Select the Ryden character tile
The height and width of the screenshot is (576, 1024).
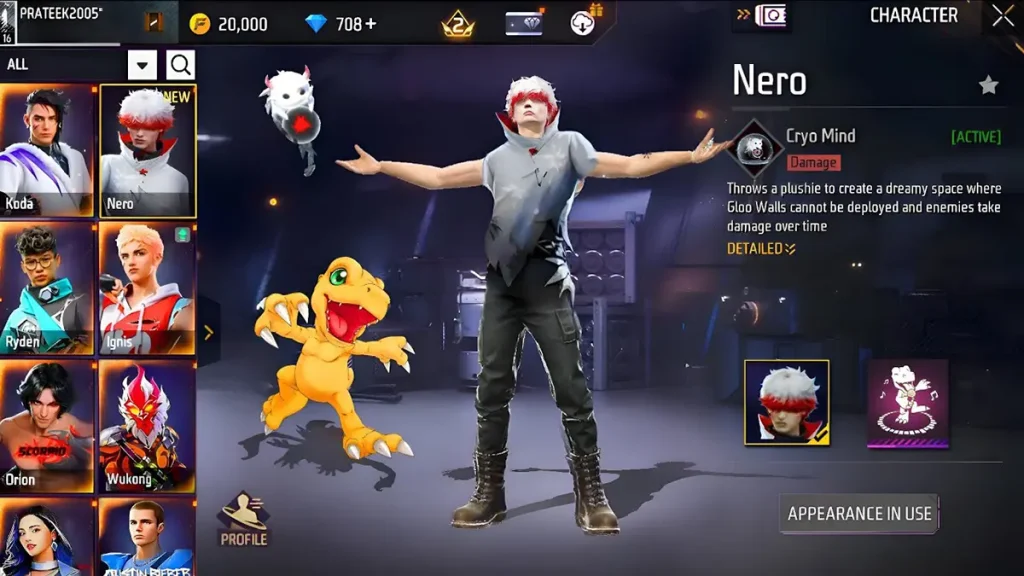[x=47, y=288]
